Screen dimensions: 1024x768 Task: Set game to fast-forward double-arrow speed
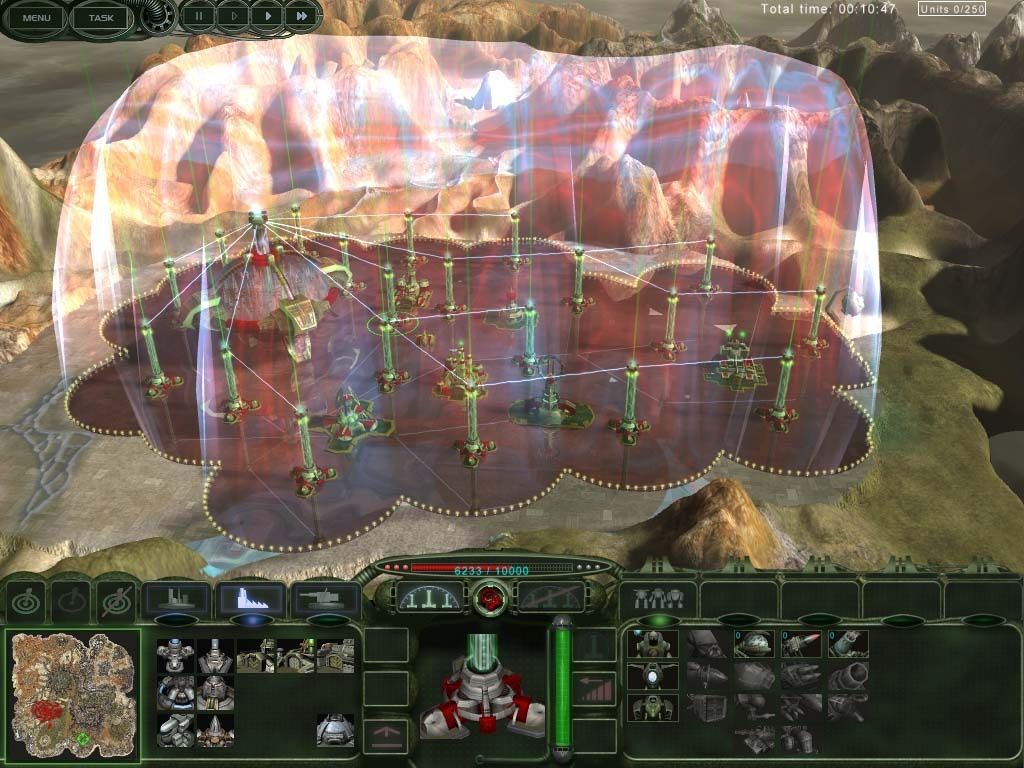(x=301, y=16)
